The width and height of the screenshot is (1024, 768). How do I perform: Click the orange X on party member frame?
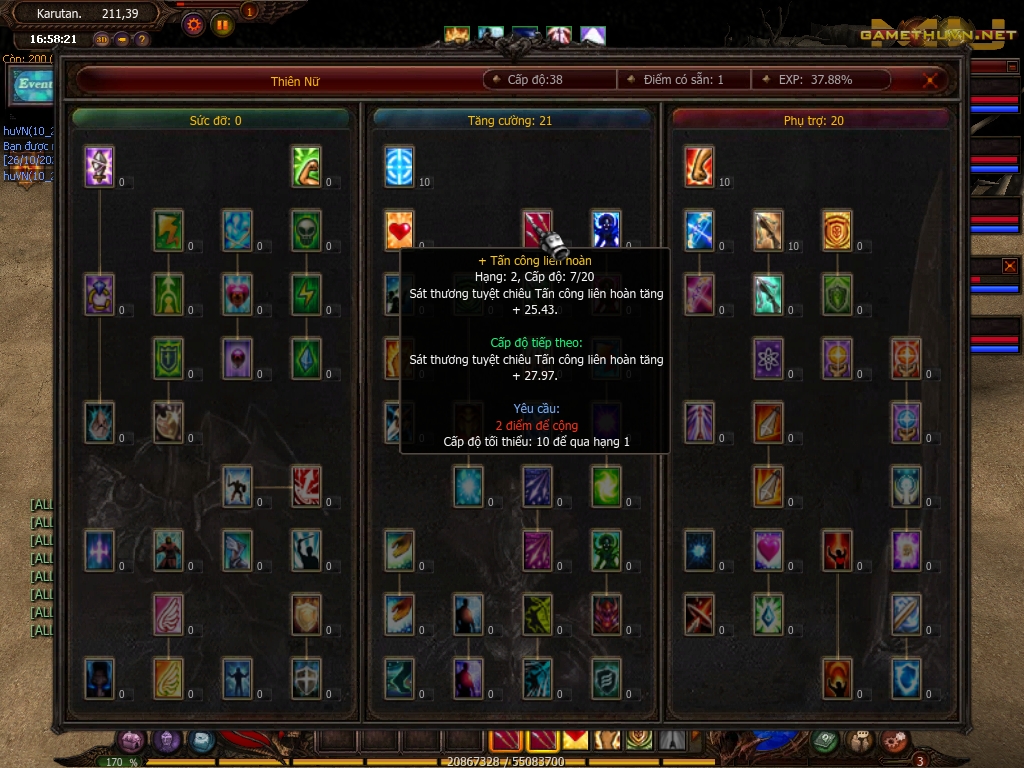pyautogui.click(x=1009, y=265)
